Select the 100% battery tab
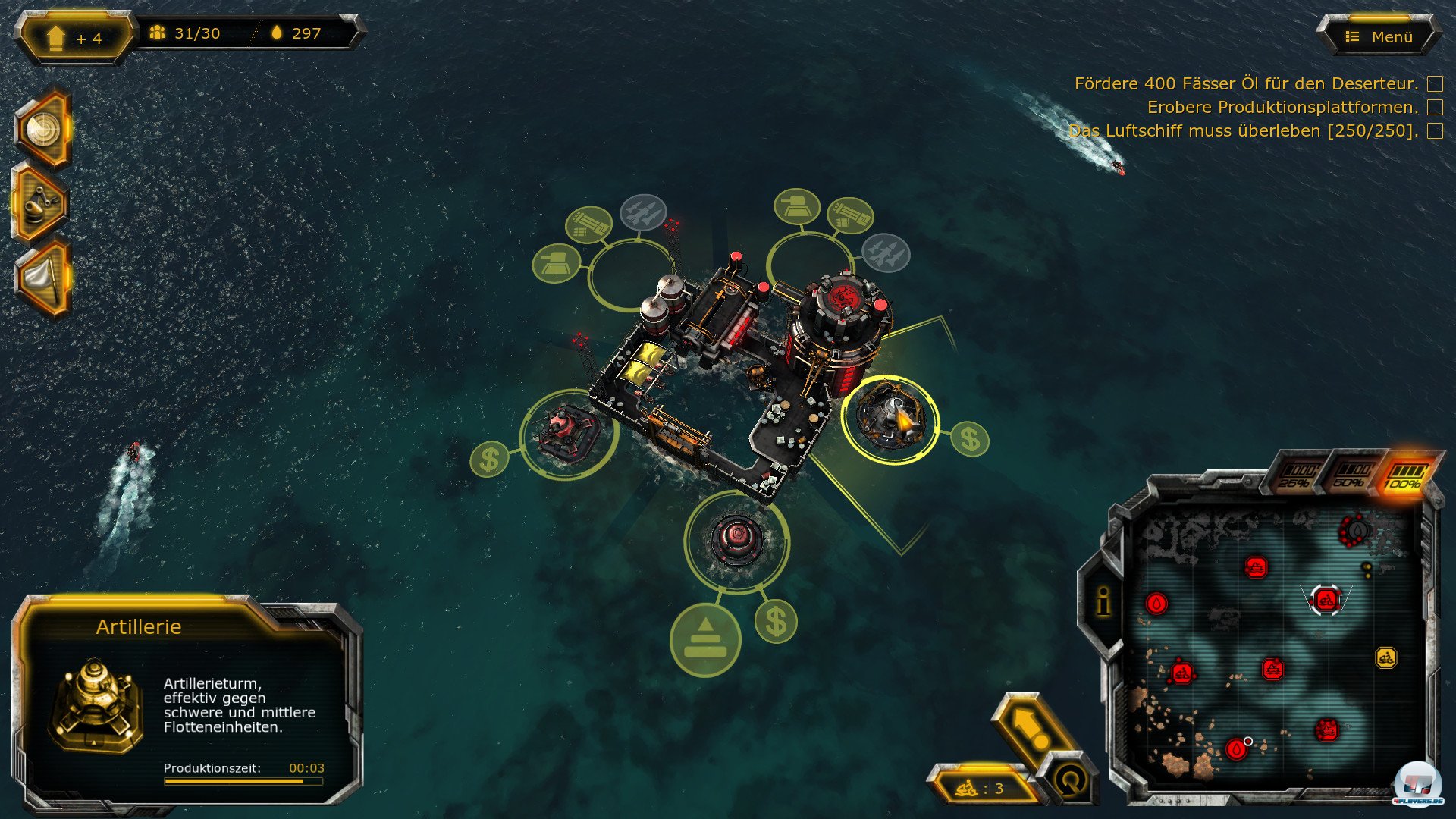This screenshot has height=819, width=1456. coord(1404,475)
